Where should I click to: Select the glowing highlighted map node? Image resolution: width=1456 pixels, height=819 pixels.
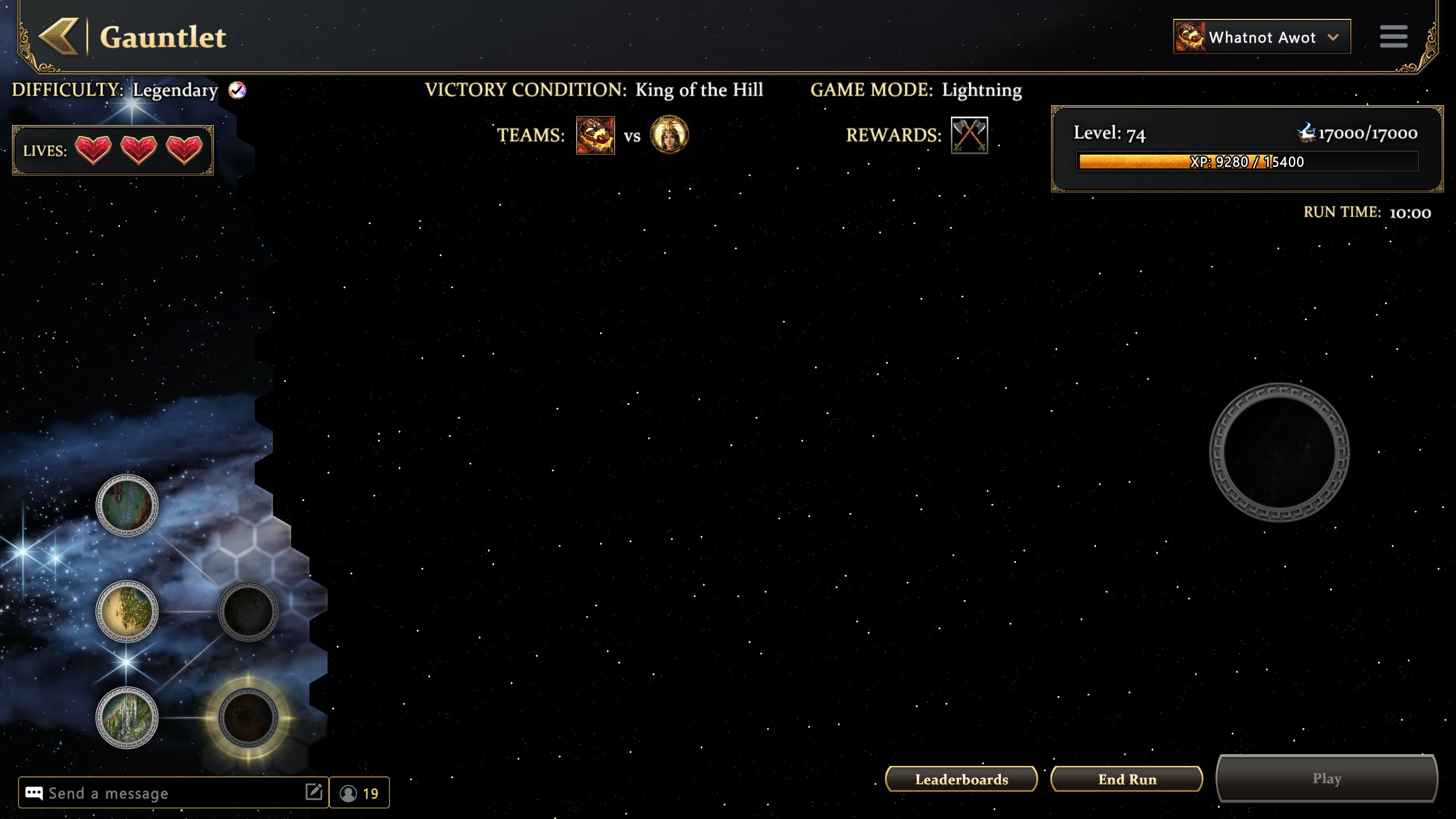[x=248, y=717]
